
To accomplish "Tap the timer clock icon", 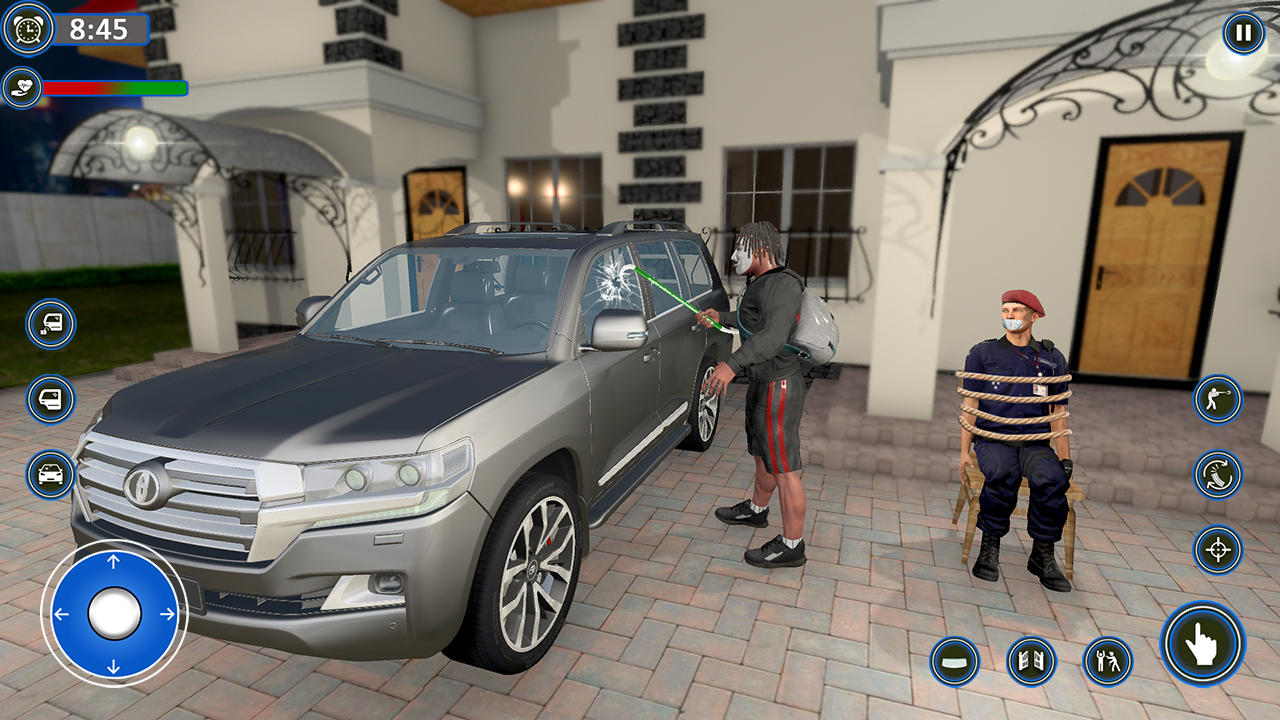I will pyautogui.click(x=28, y=33).
